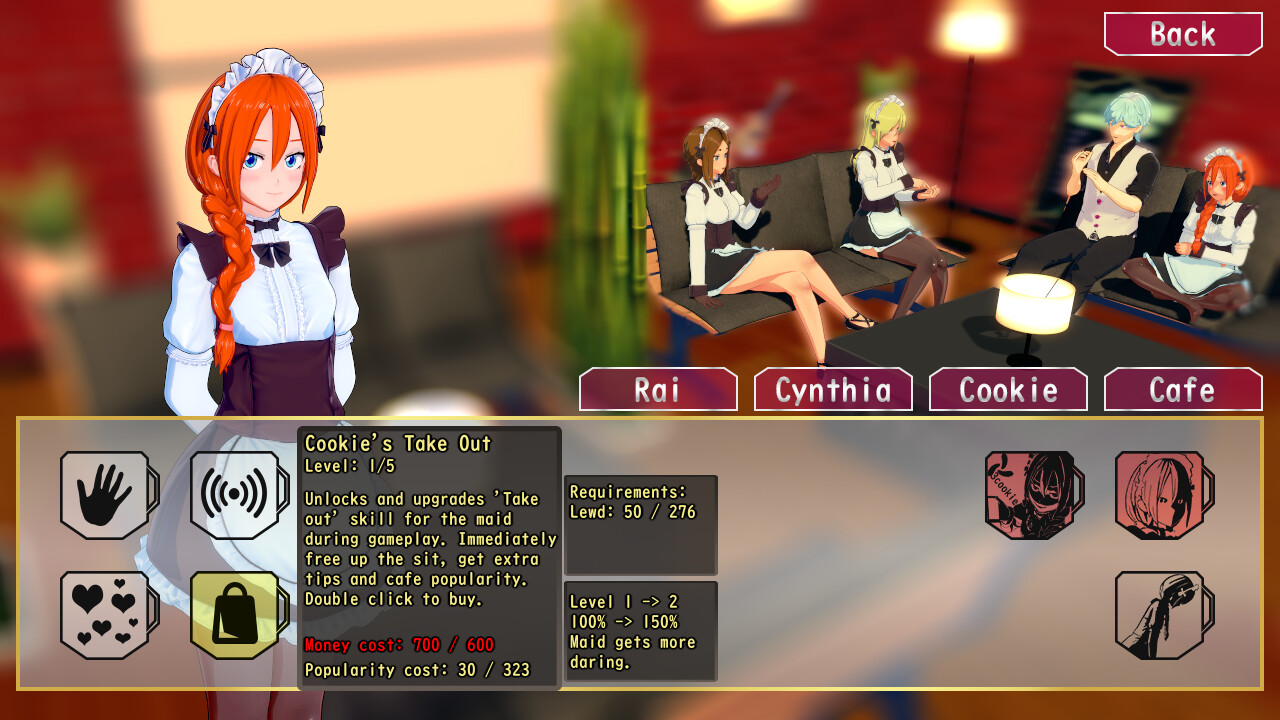1280x720 pixels.
Task: Switch to the Cynthia tab
Action: [x=833, y=390]
